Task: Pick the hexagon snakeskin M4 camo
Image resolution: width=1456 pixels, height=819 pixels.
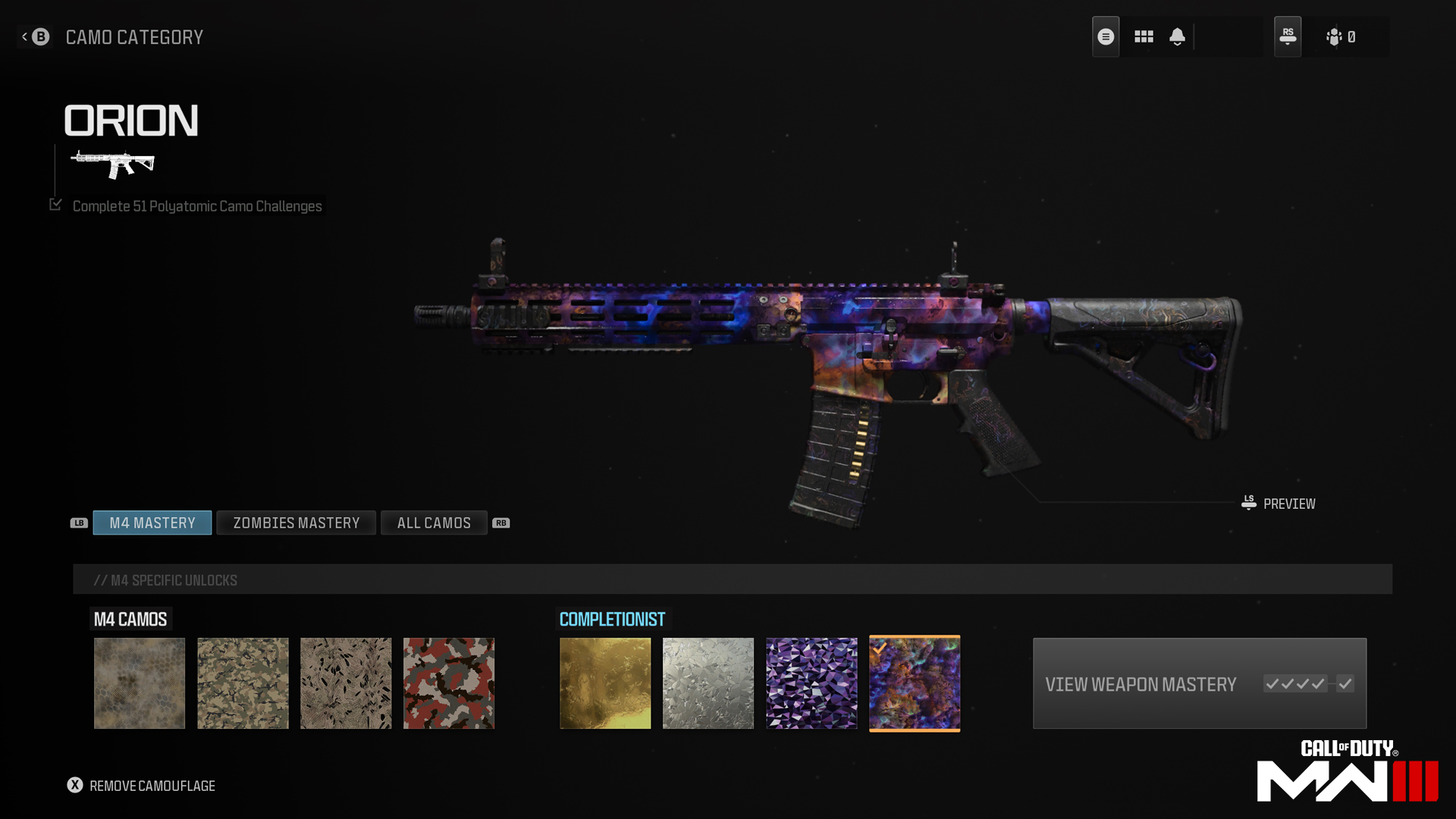Action: tap(140, 683)
